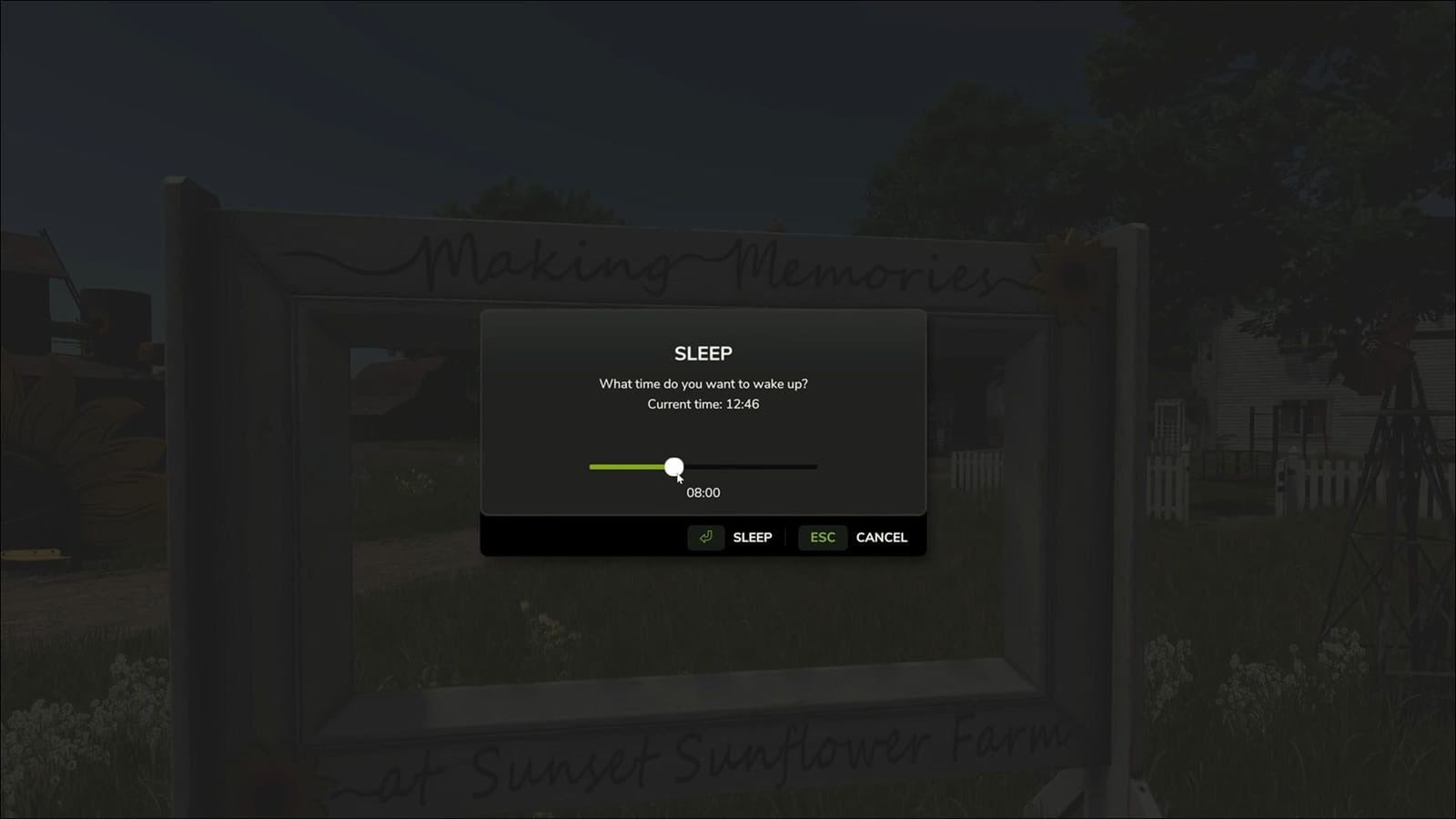Click the CANCEL button to abort sleeping
Screen dimensions: 1456x819
(x=881, y=537)
